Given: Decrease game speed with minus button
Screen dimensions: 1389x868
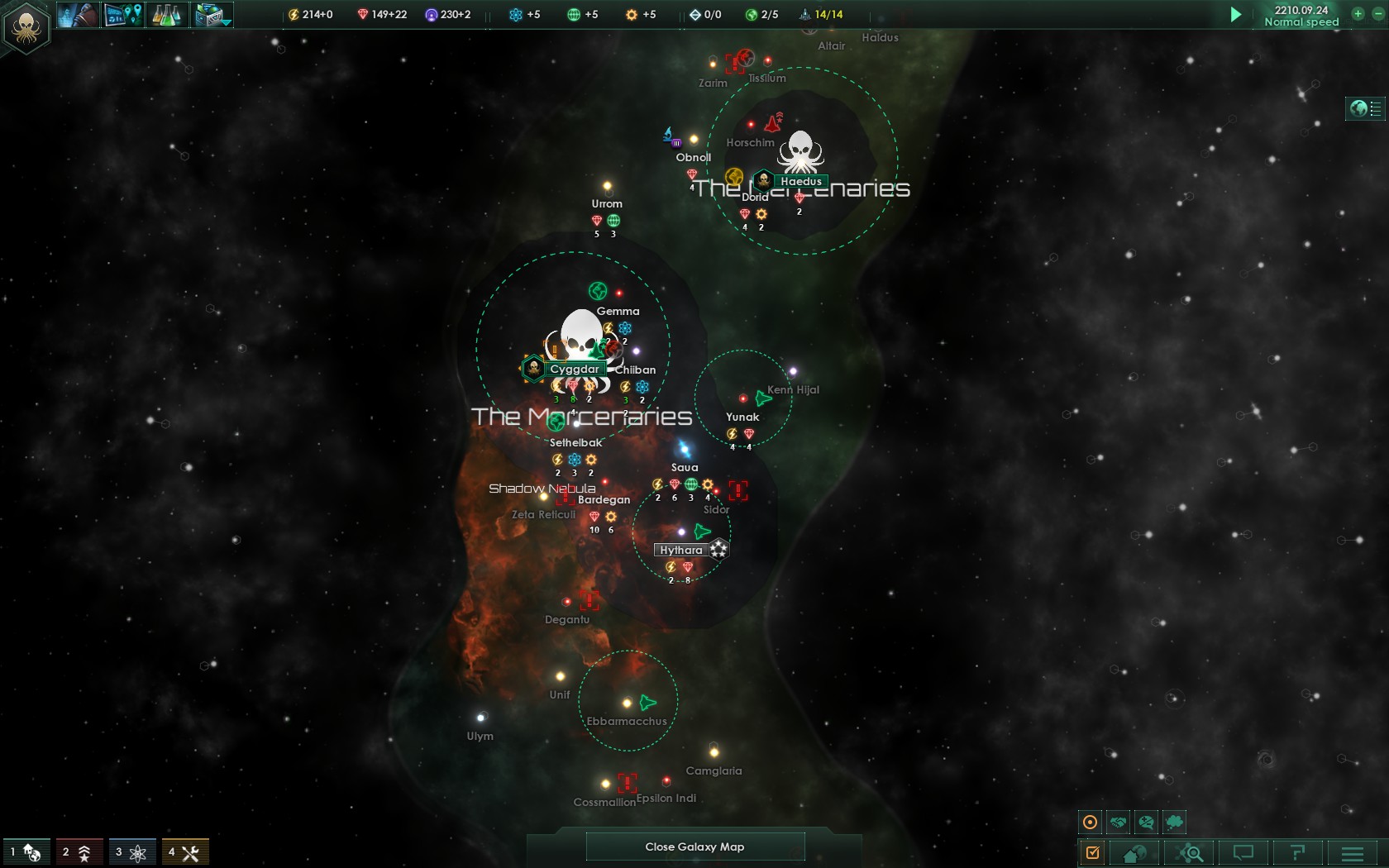Looking at the screenshot, I should click(1377, 13).
